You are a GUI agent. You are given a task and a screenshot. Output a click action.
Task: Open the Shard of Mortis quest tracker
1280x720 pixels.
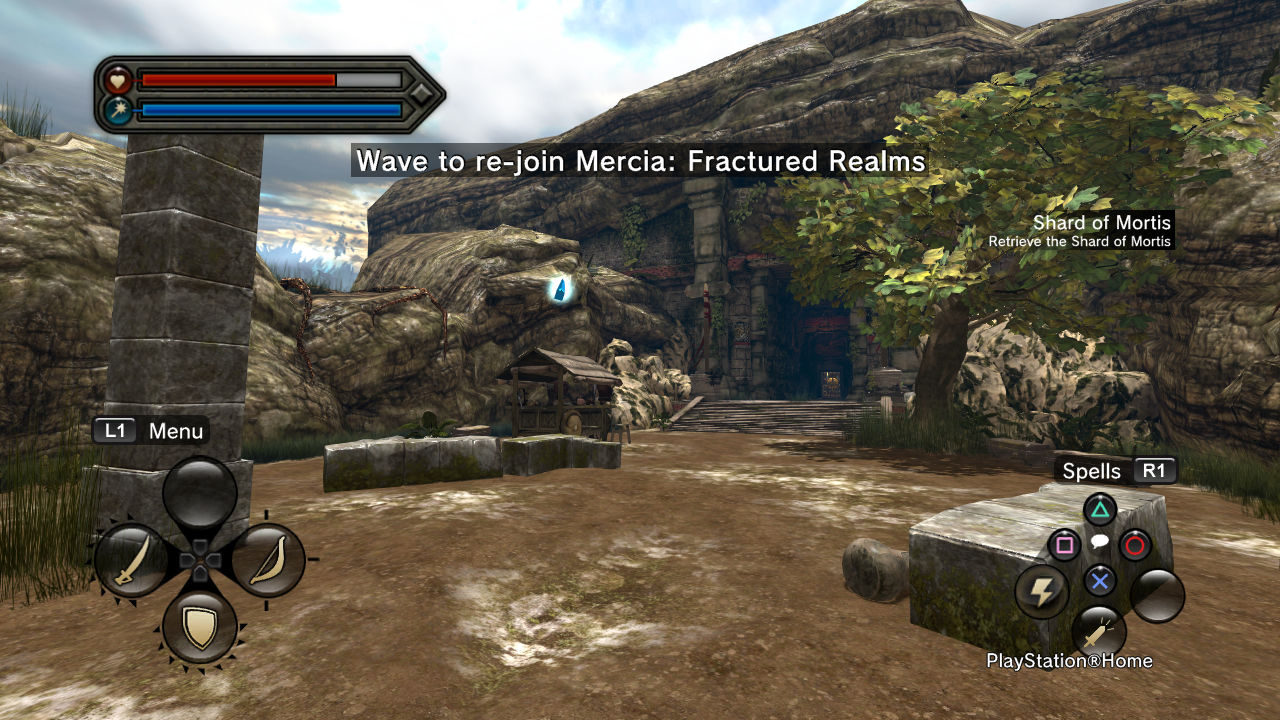(x=1101, y=223)
